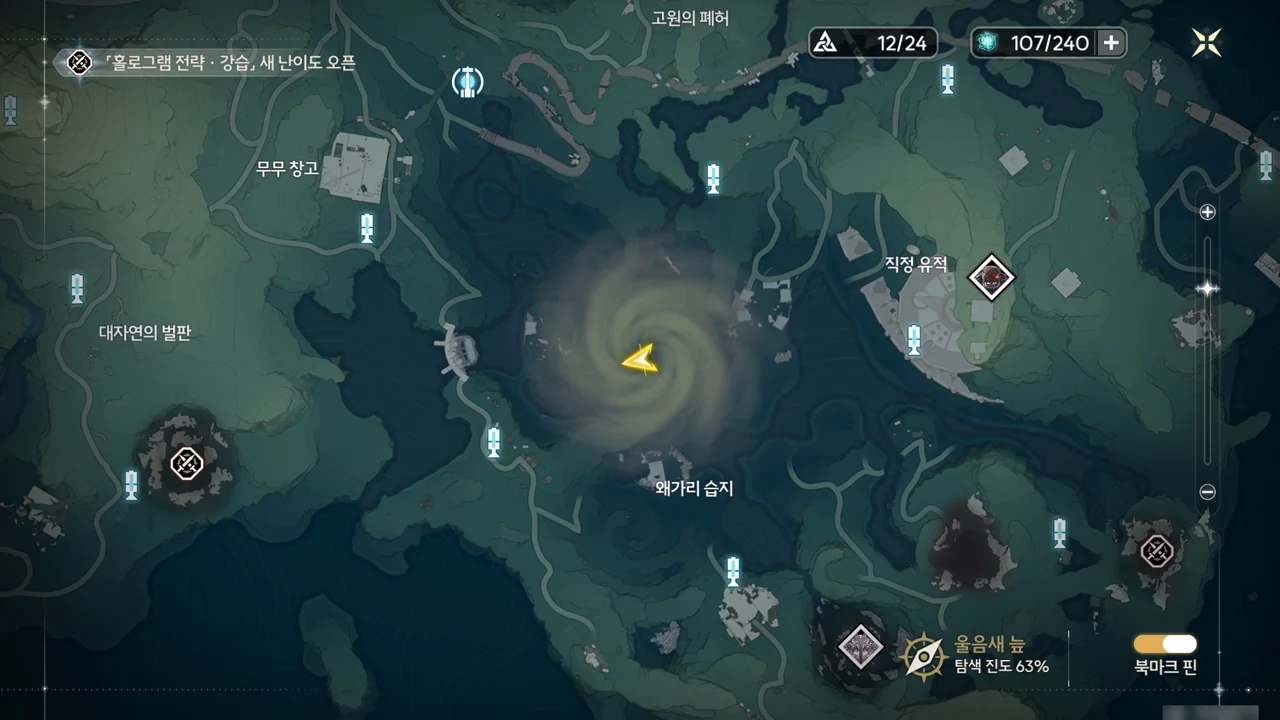1280x720 pixels.
Task: Close the map with the star-shaped X
Action: [x=1206, y=42]
